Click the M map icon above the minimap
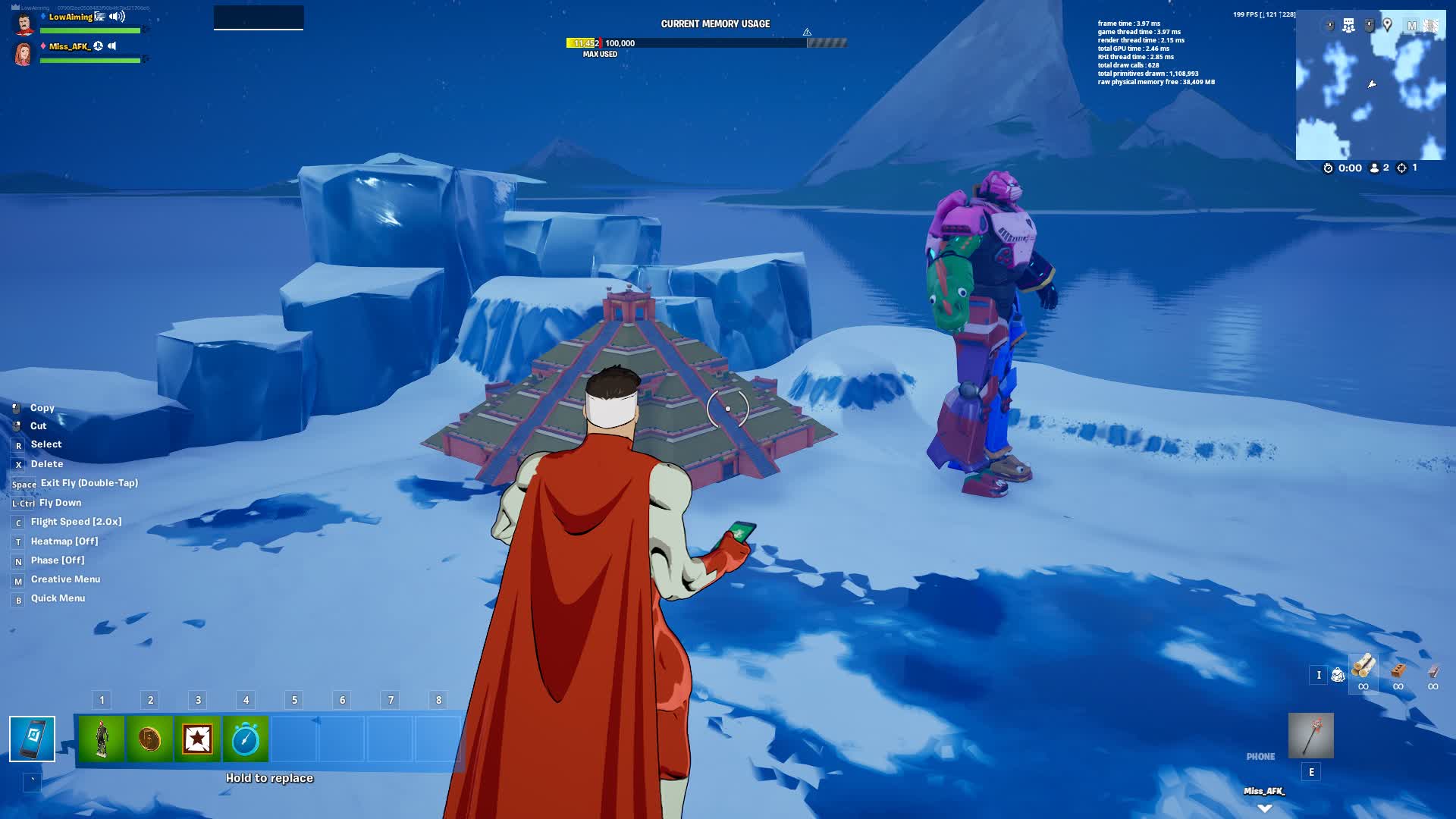 click(1412, 24)
